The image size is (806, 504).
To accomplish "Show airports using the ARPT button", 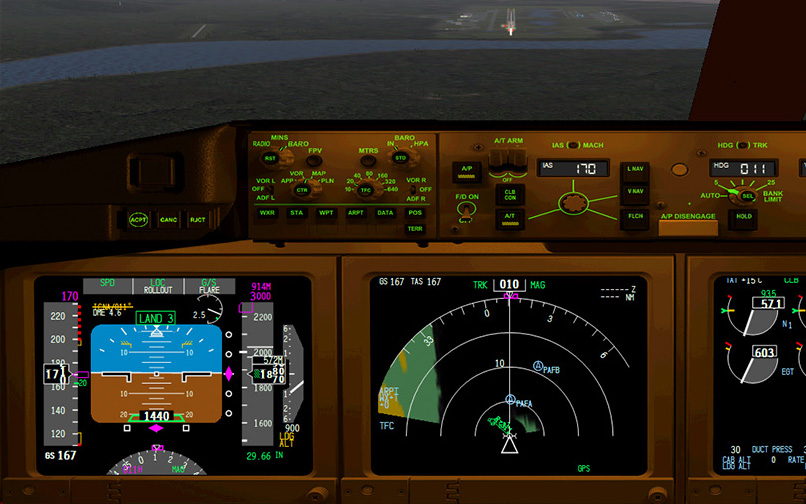I will click(356, 213).
